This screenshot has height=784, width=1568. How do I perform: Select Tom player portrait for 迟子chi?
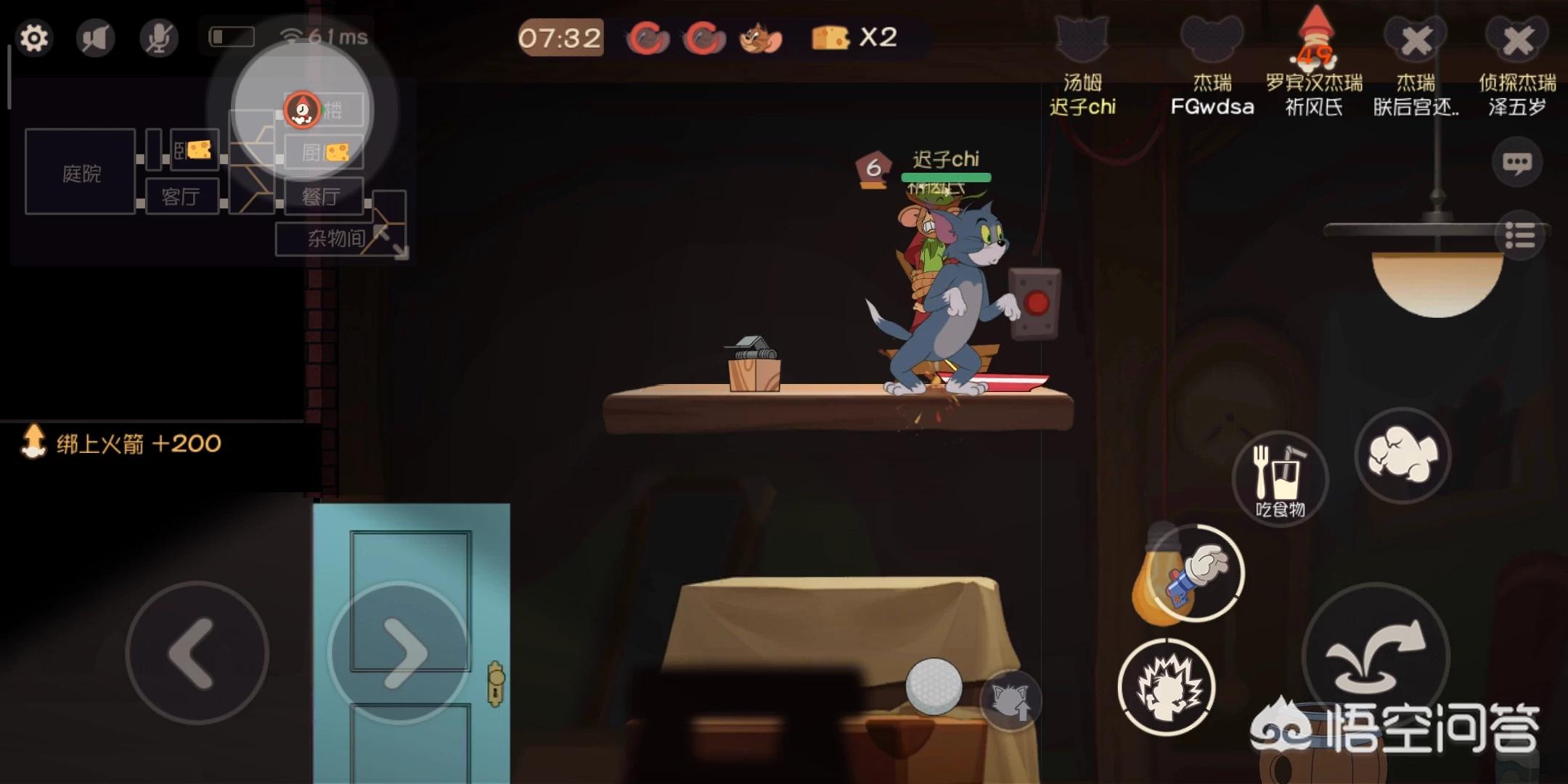pos(1082,40)
